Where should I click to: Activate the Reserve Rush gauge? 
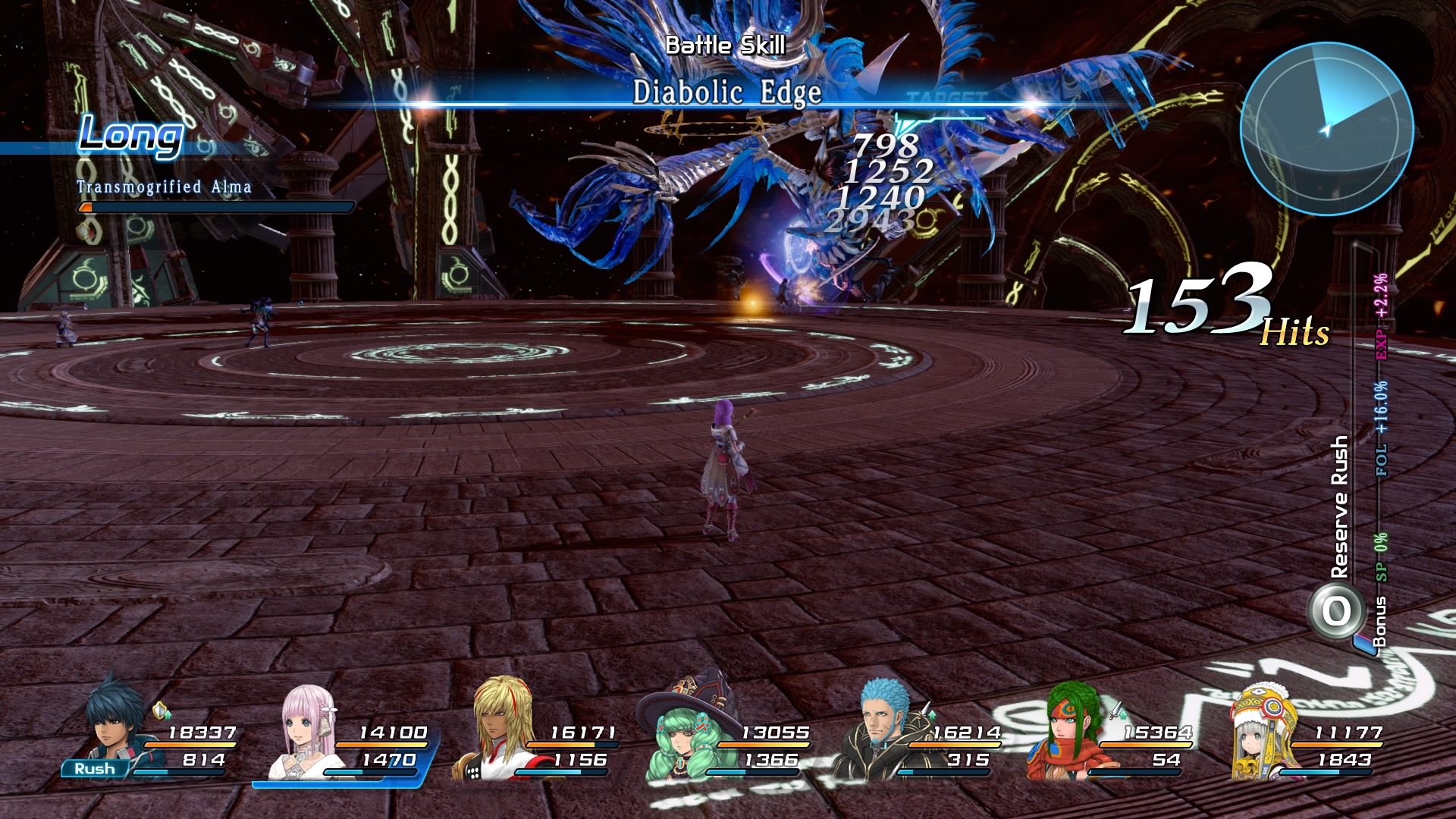[1336, 610]
